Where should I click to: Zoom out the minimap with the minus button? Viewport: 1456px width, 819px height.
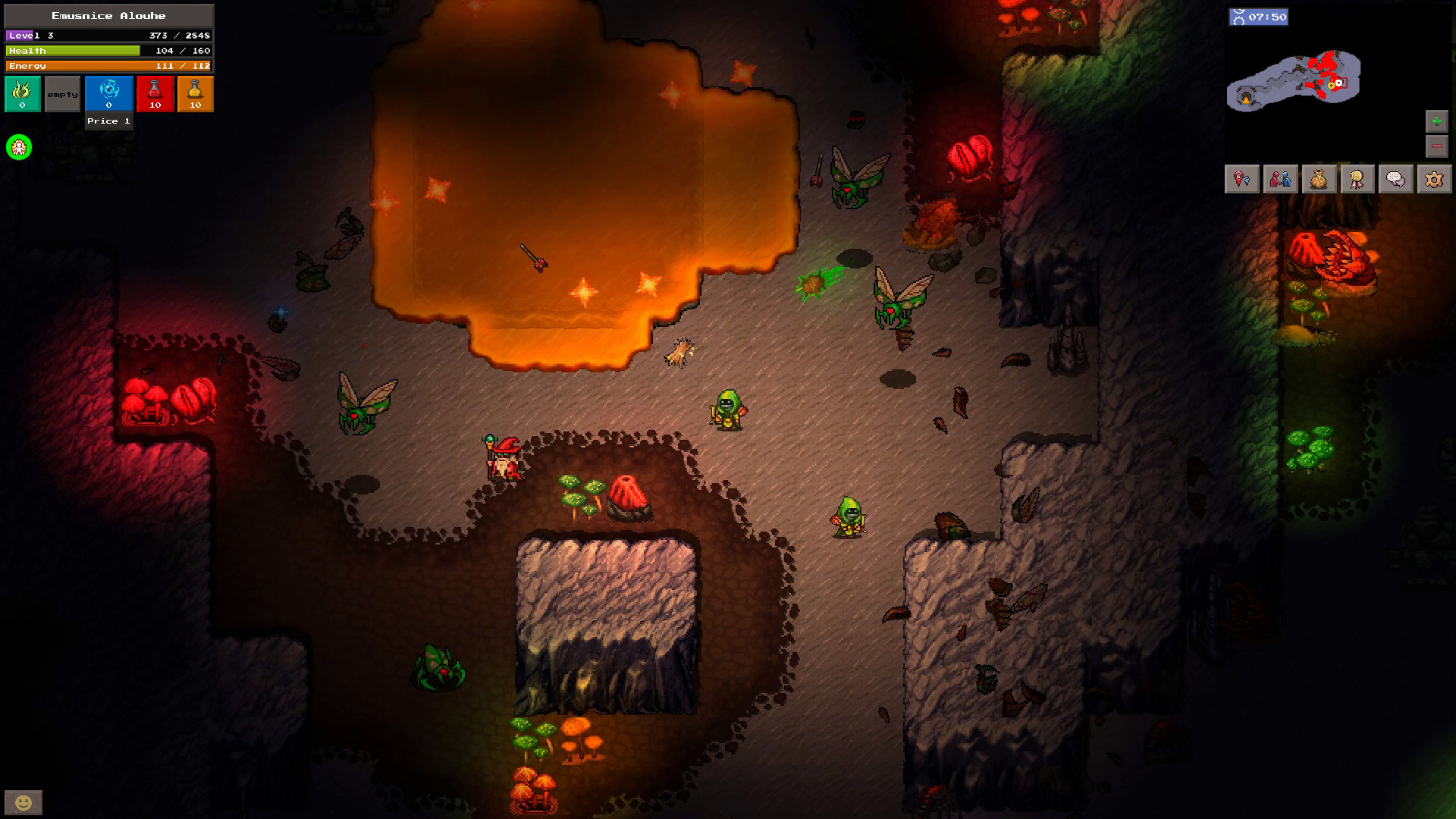pyautogui.click(x=1437, y=146)
